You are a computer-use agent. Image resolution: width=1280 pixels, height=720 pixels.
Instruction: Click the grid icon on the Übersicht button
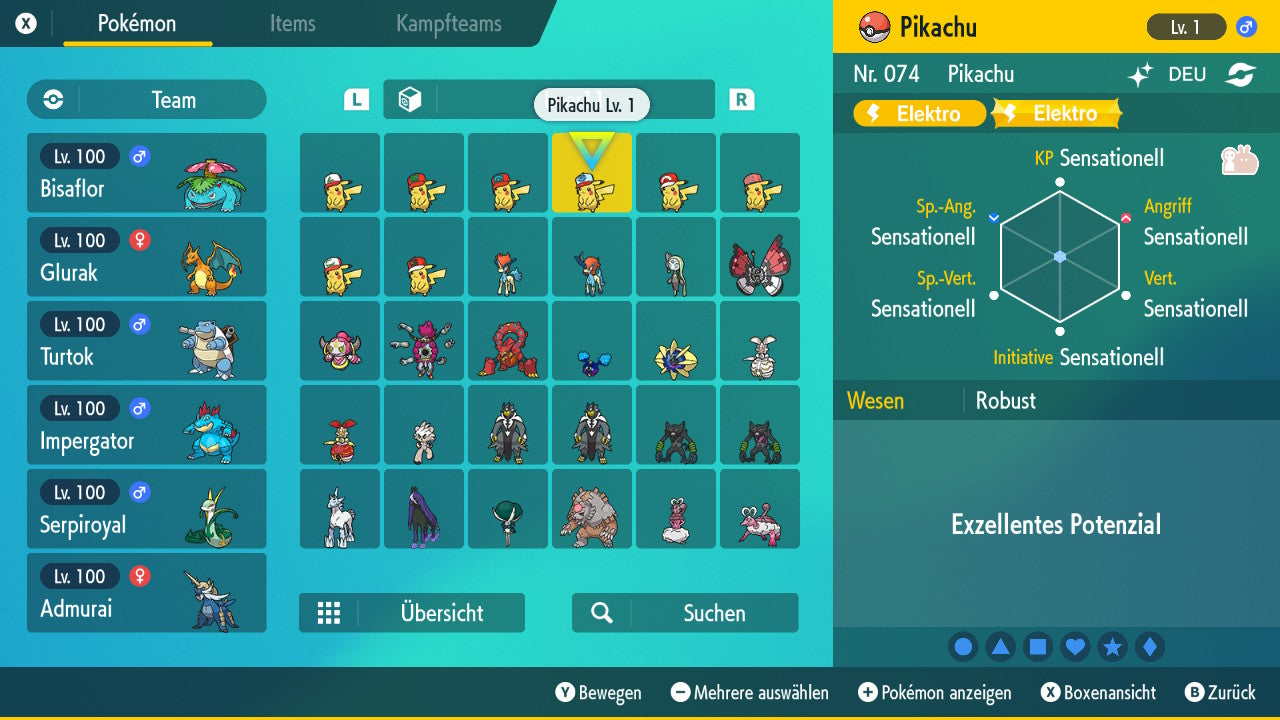pyautogui.click(x=330, y=613)
